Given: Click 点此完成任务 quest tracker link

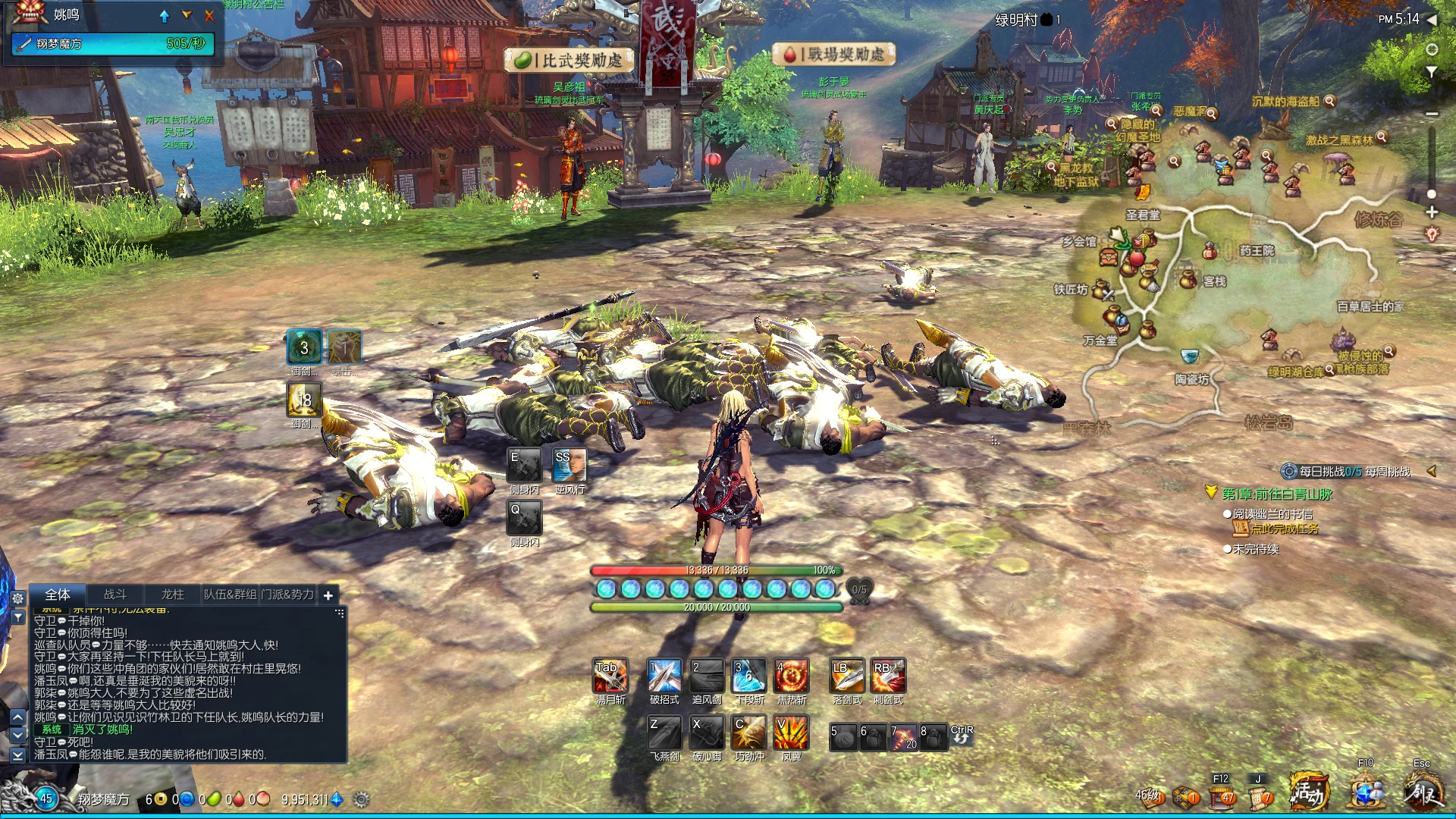Looking at the screenshot, I should 1284,529.
